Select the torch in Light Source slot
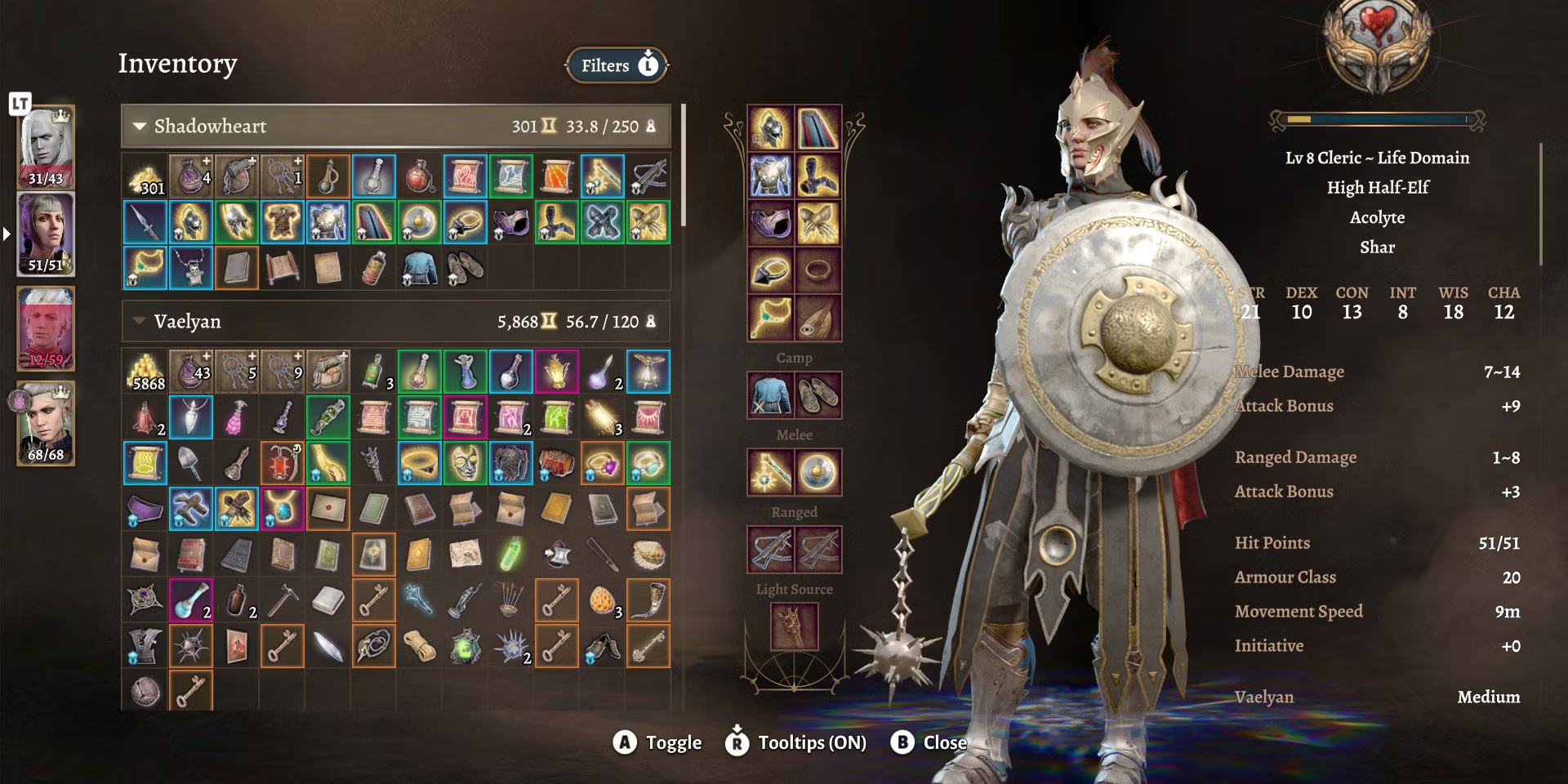The height and width of the screenshot is (784, 1568). point(794,626)
